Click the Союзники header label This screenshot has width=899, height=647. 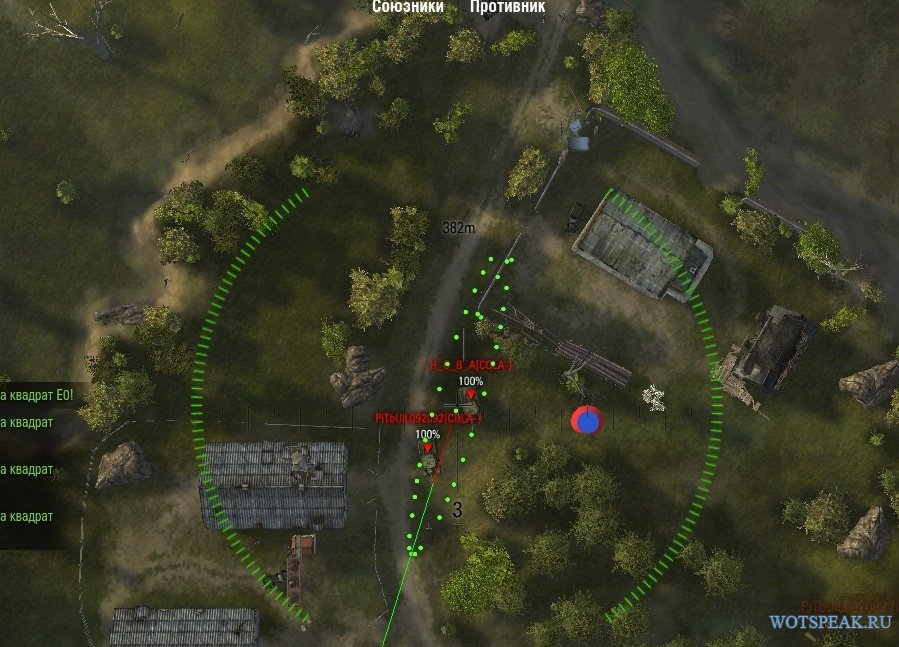click(407, 6)
